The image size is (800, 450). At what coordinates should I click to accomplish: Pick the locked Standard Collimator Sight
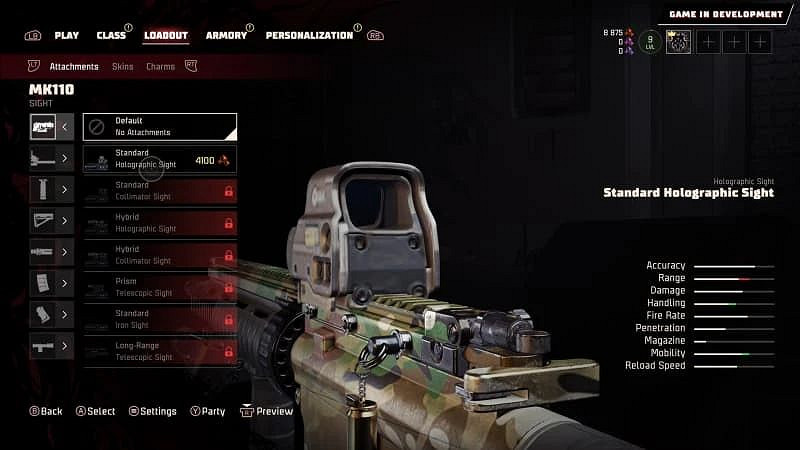(x=160, y=190)
